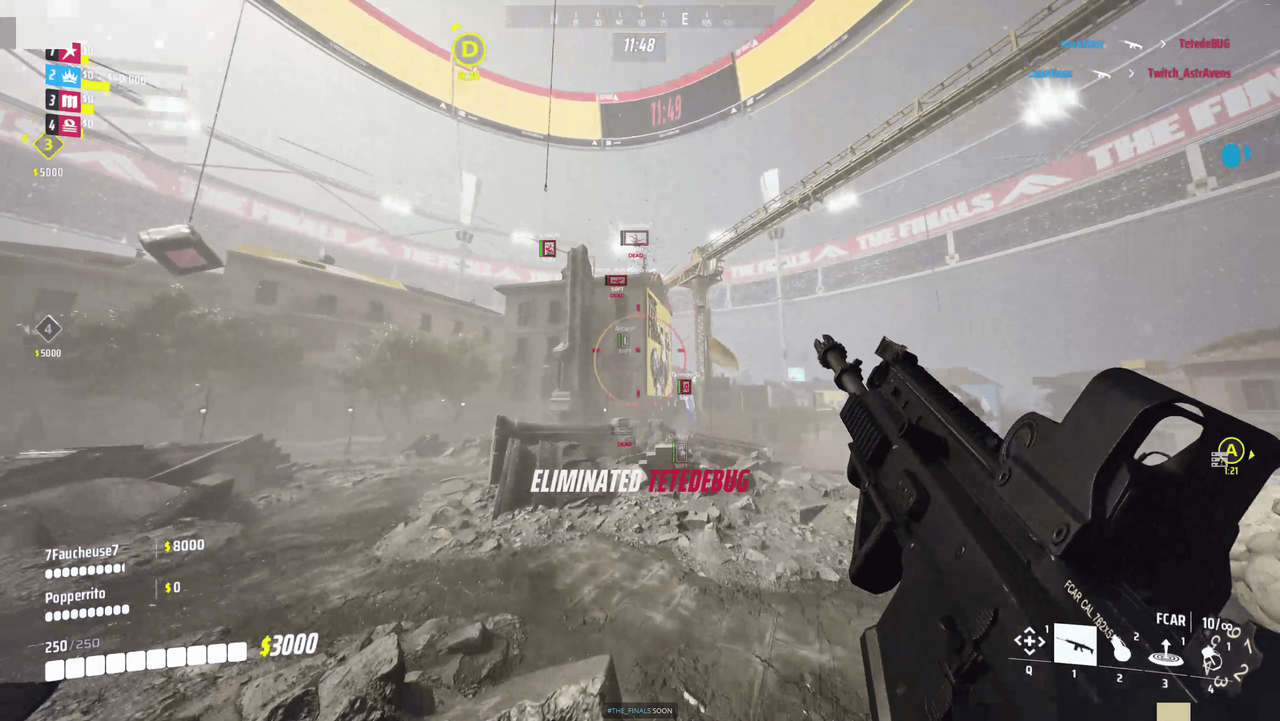Click the movement ping icon above Q

coord(1030,639)
